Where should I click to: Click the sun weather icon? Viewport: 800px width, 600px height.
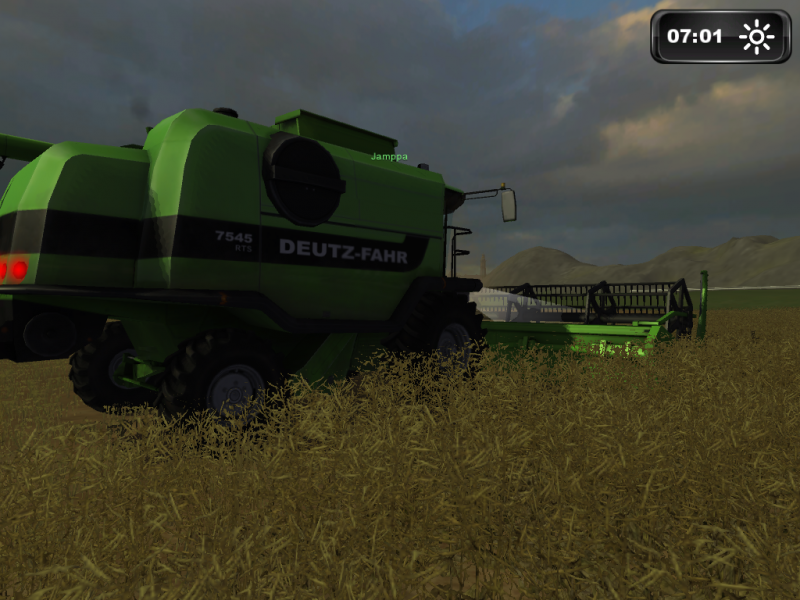tap(756, 37)
